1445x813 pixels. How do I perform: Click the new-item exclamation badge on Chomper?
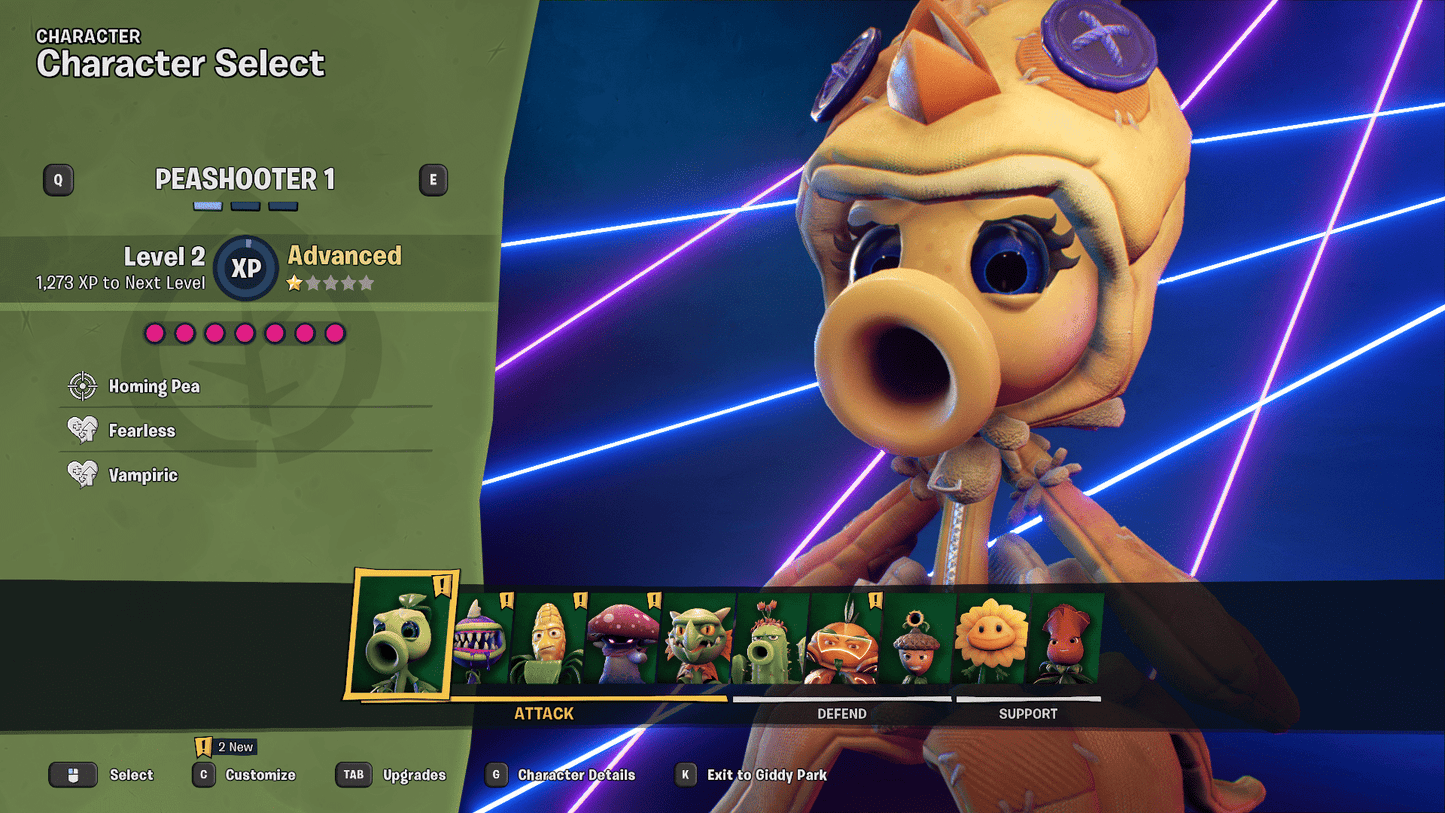tap(506, 600)
